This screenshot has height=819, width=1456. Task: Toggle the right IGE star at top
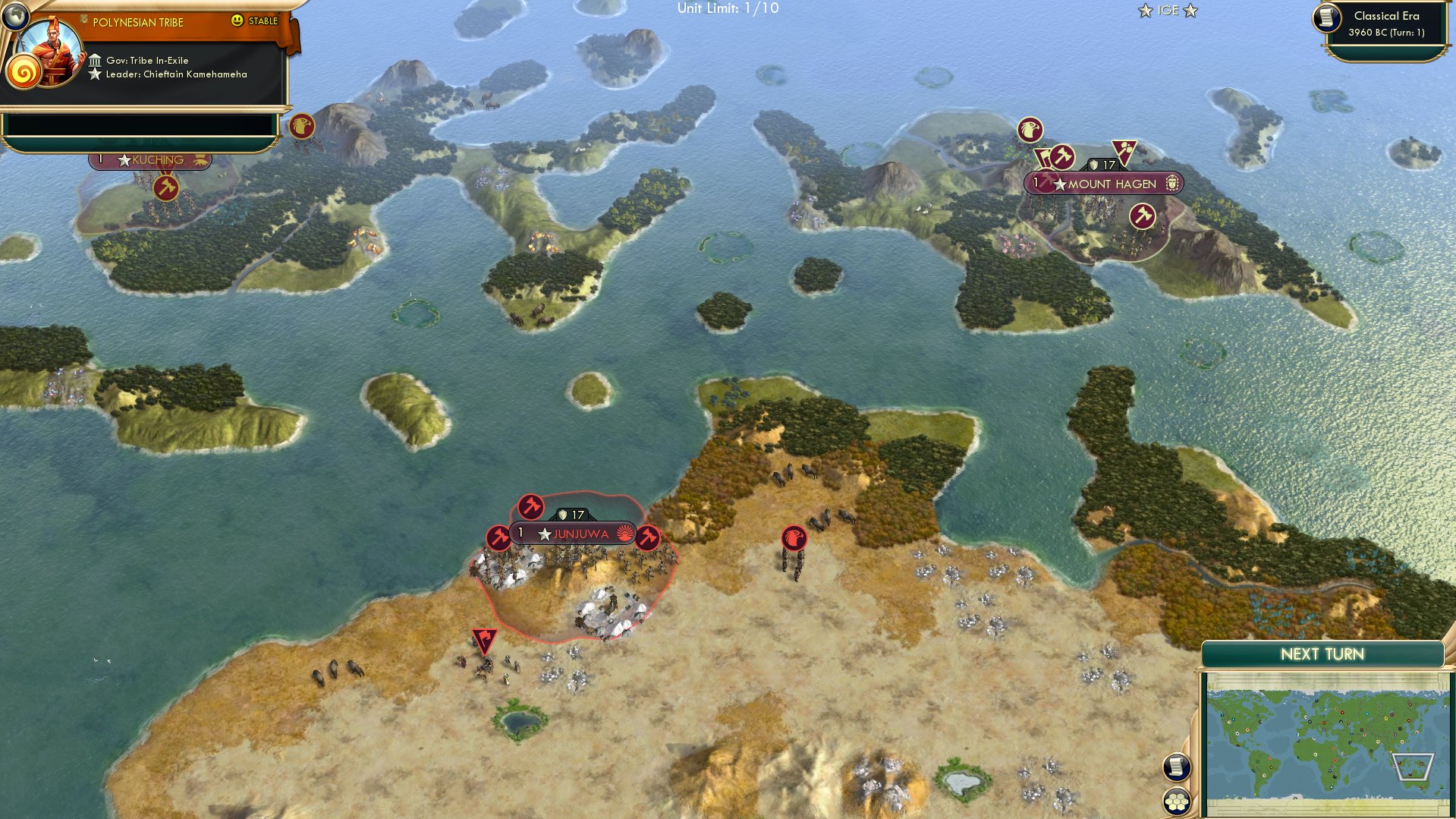click(1192, 11)
